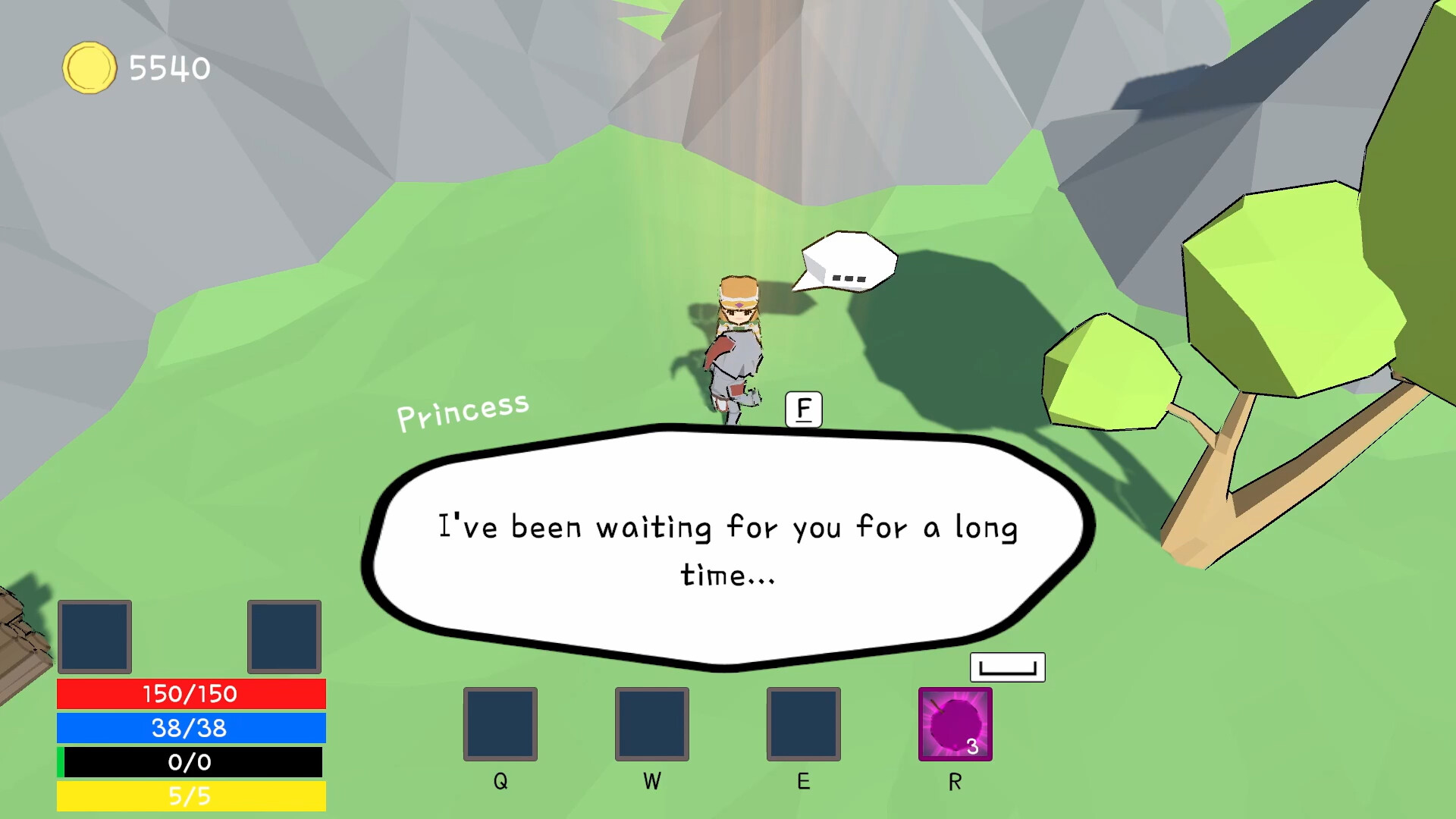The width and height of the screenshot is (1456, 819).
Task: Click the second empty inventory slot
Action: click(282, 637)
